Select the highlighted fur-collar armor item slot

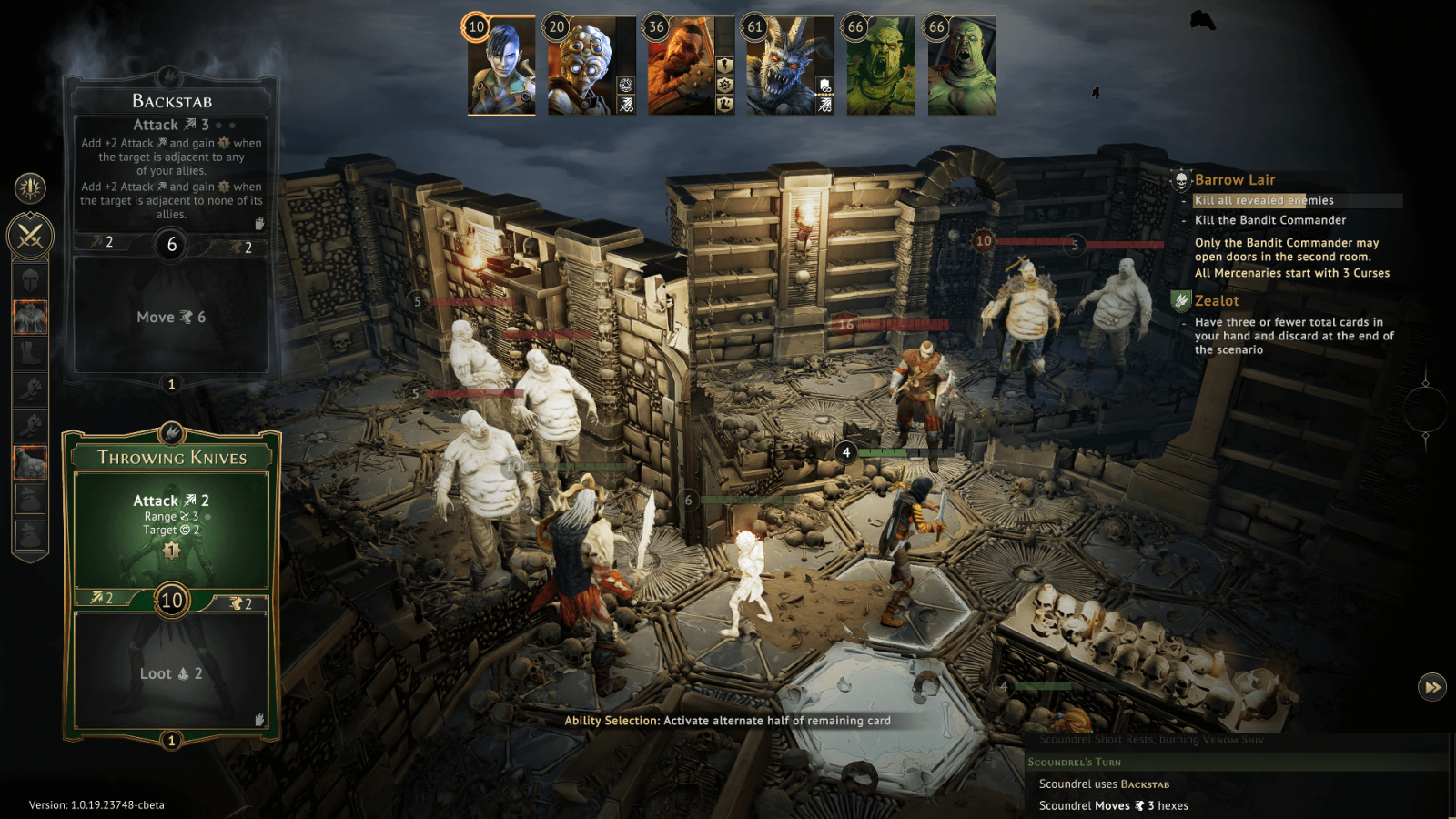[30, 317]
